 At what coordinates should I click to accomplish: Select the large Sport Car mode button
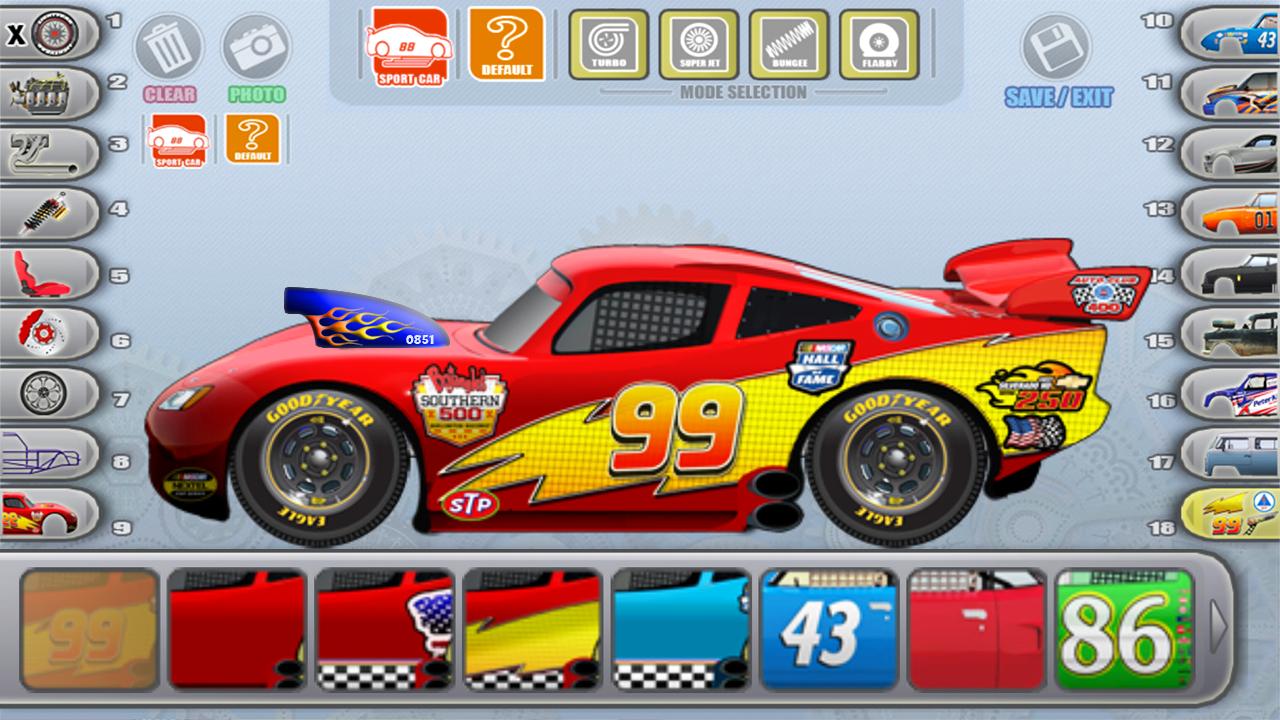click(x=408, y=45)
